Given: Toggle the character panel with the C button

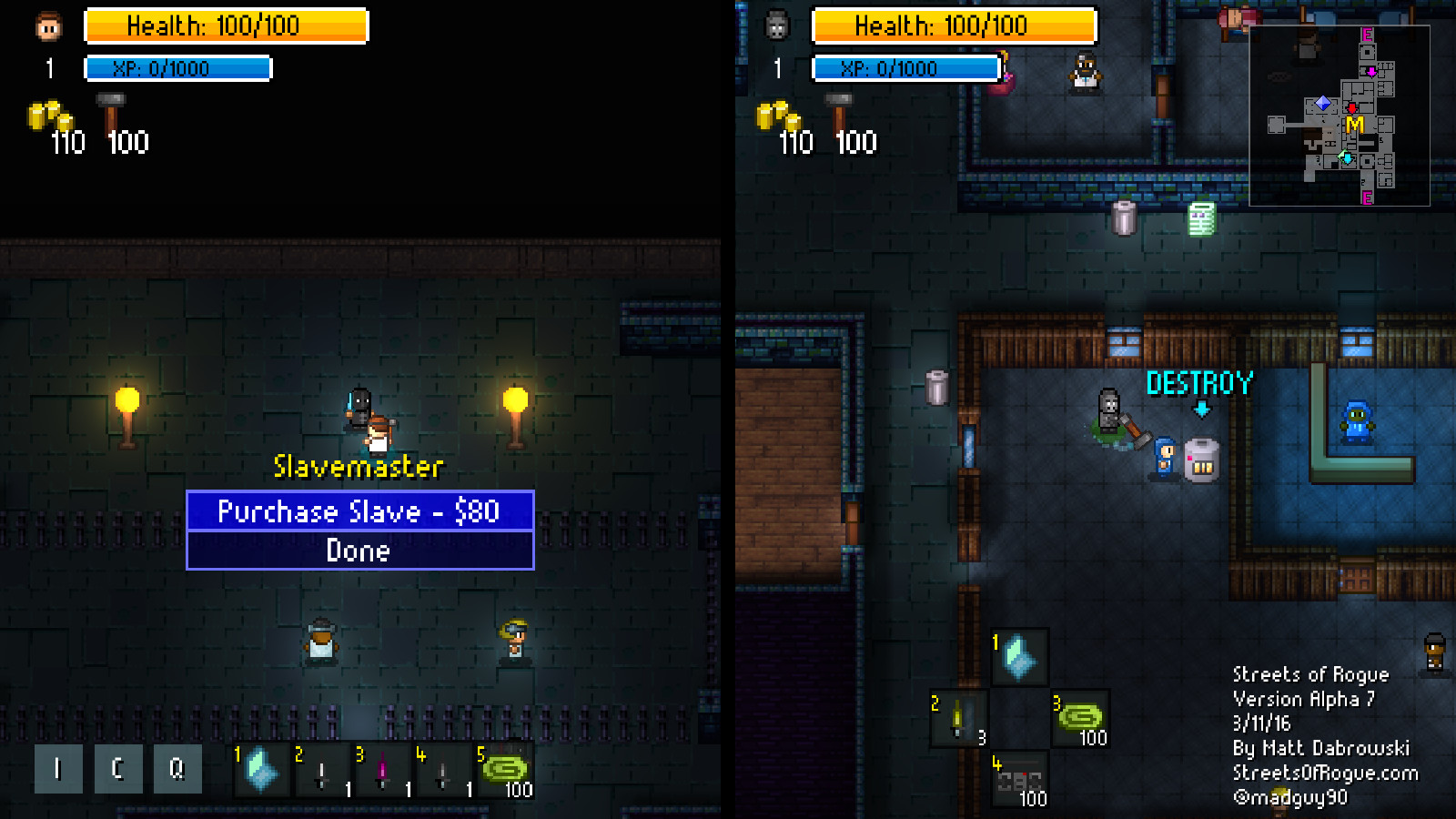Looking at the screenshot, I should (117, 767).
